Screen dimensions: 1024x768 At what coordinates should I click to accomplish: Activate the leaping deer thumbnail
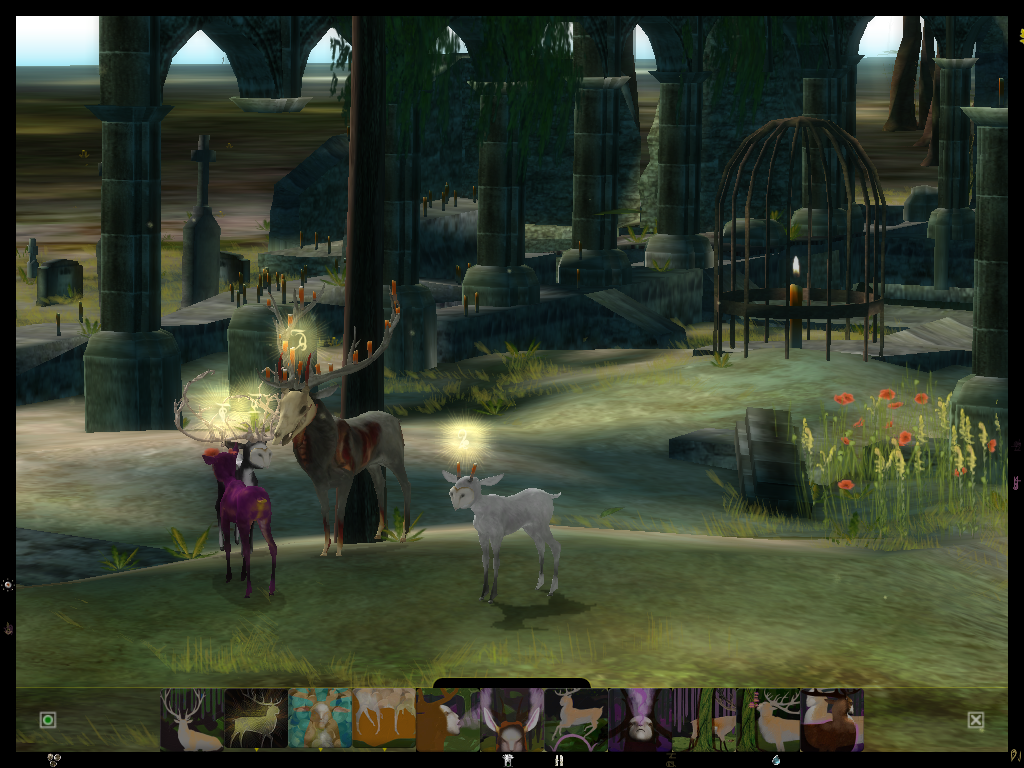coord(576,719)
